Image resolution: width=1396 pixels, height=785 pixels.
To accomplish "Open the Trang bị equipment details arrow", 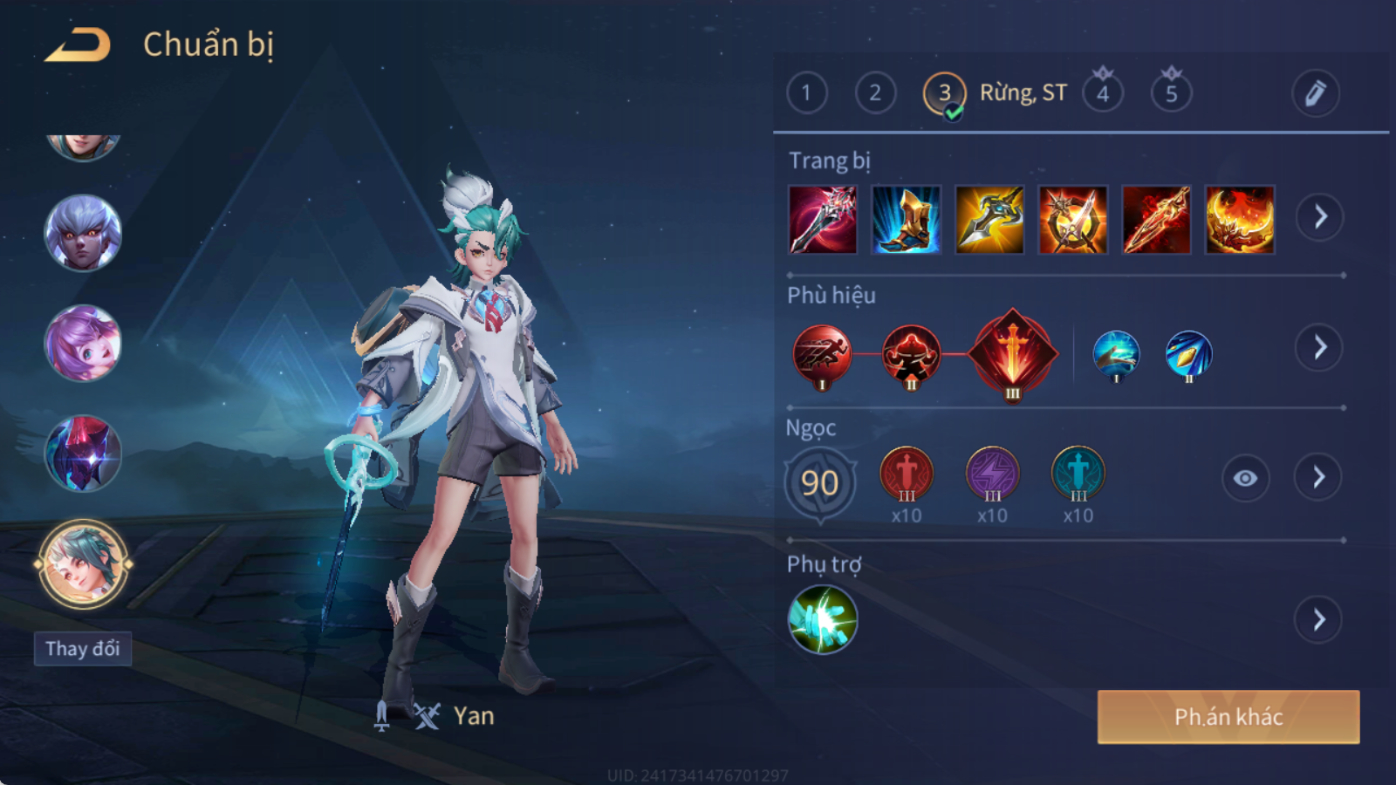I will tap(1320, 217).
